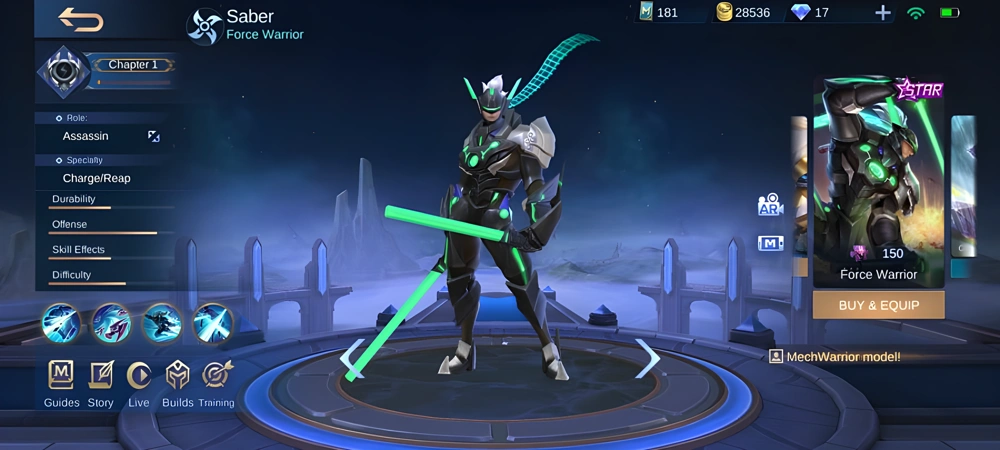The height and width of the screenshot is (450, 1000).
Task: Show Saber's Builds
Action: 177,384
